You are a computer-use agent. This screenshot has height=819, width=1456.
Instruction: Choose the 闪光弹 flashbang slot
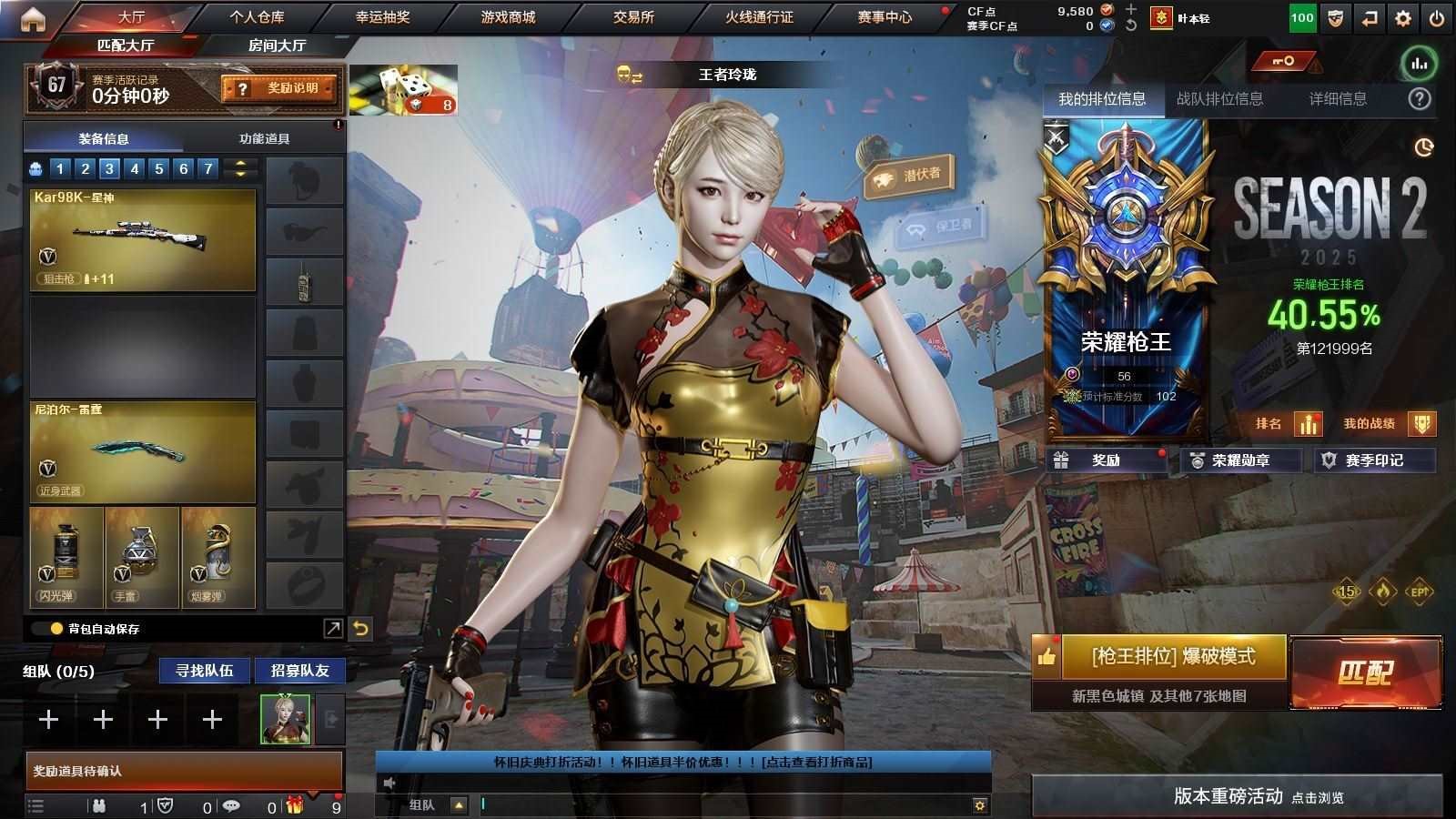pyautogui.click(x=66, y=557)
